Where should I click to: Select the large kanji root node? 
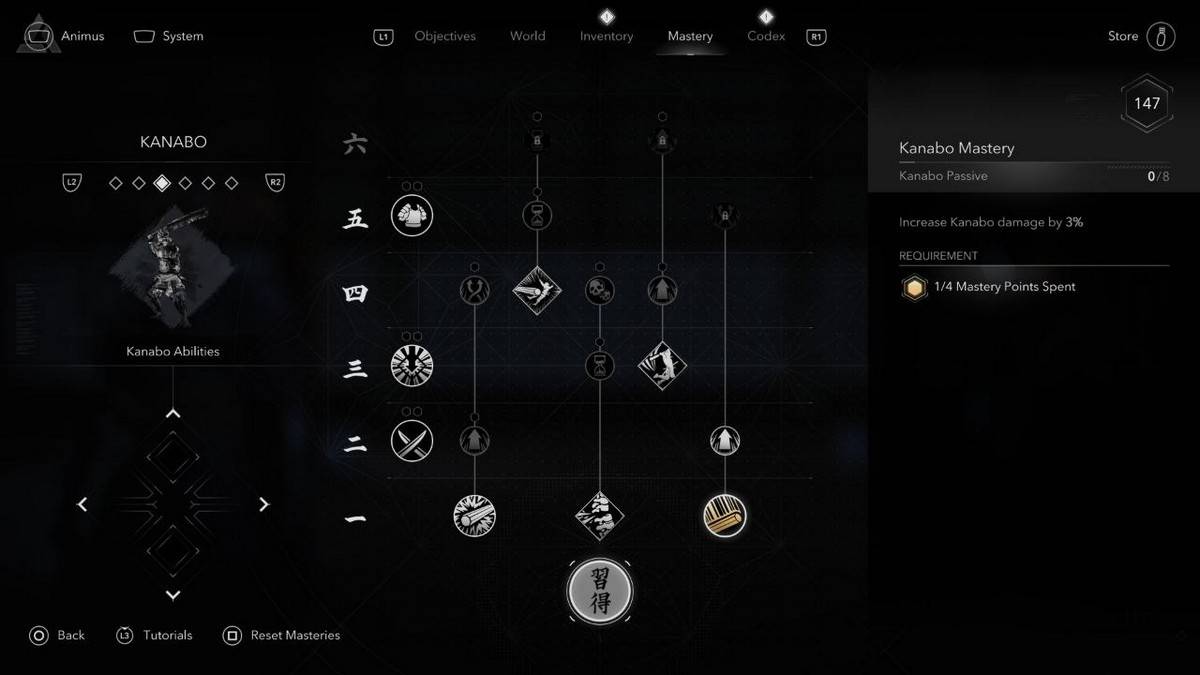[600, 591]
